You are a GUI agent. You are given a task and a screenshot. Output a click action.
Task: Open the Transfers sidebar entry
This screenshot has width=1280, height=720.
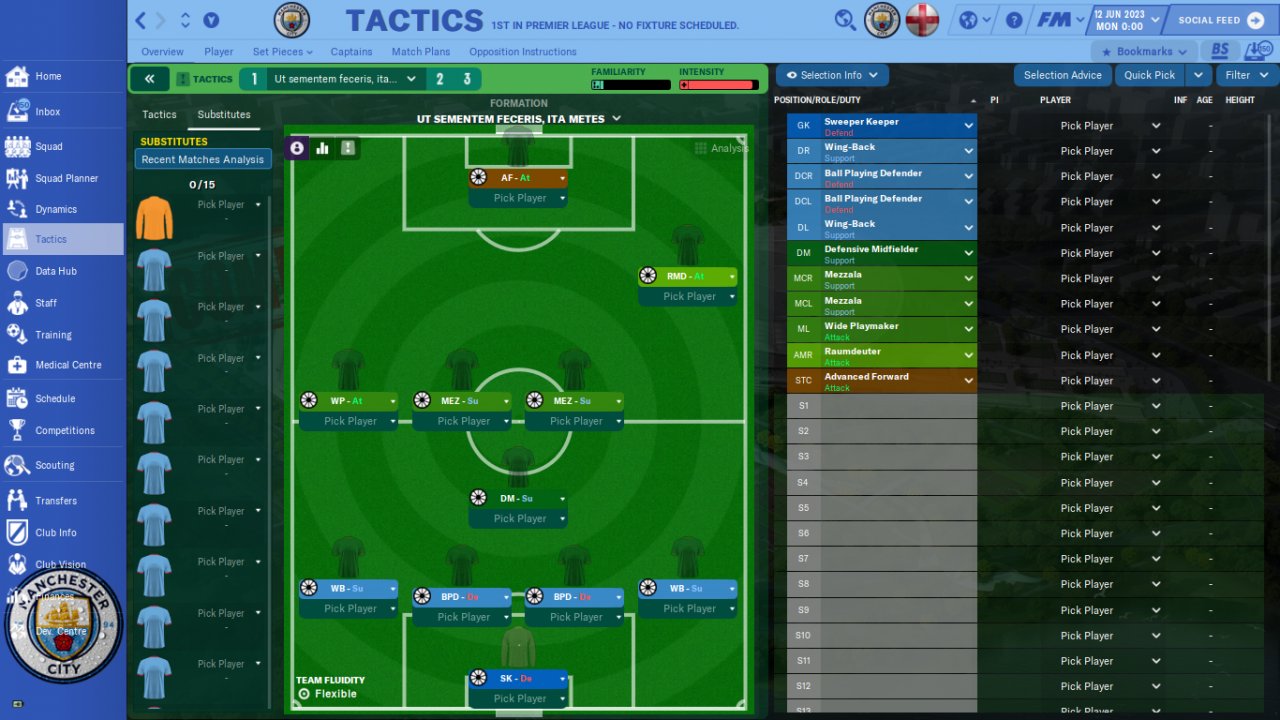click(x=56, y=501)
